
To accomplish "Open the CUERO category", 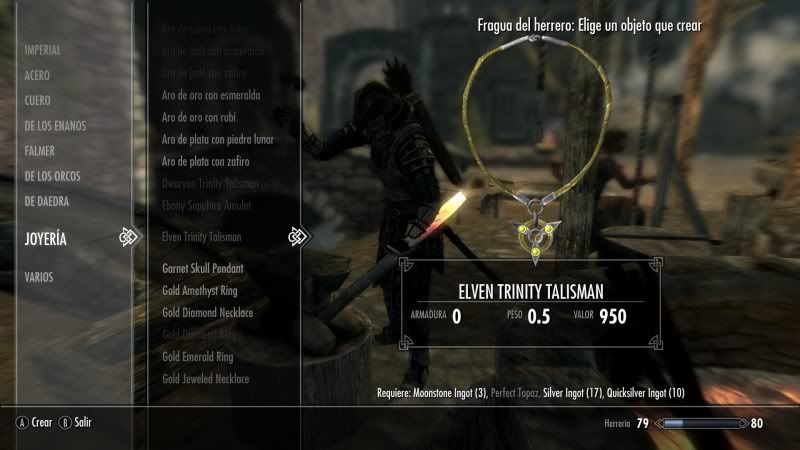I will pyautogui.click(x=38, y=100).
